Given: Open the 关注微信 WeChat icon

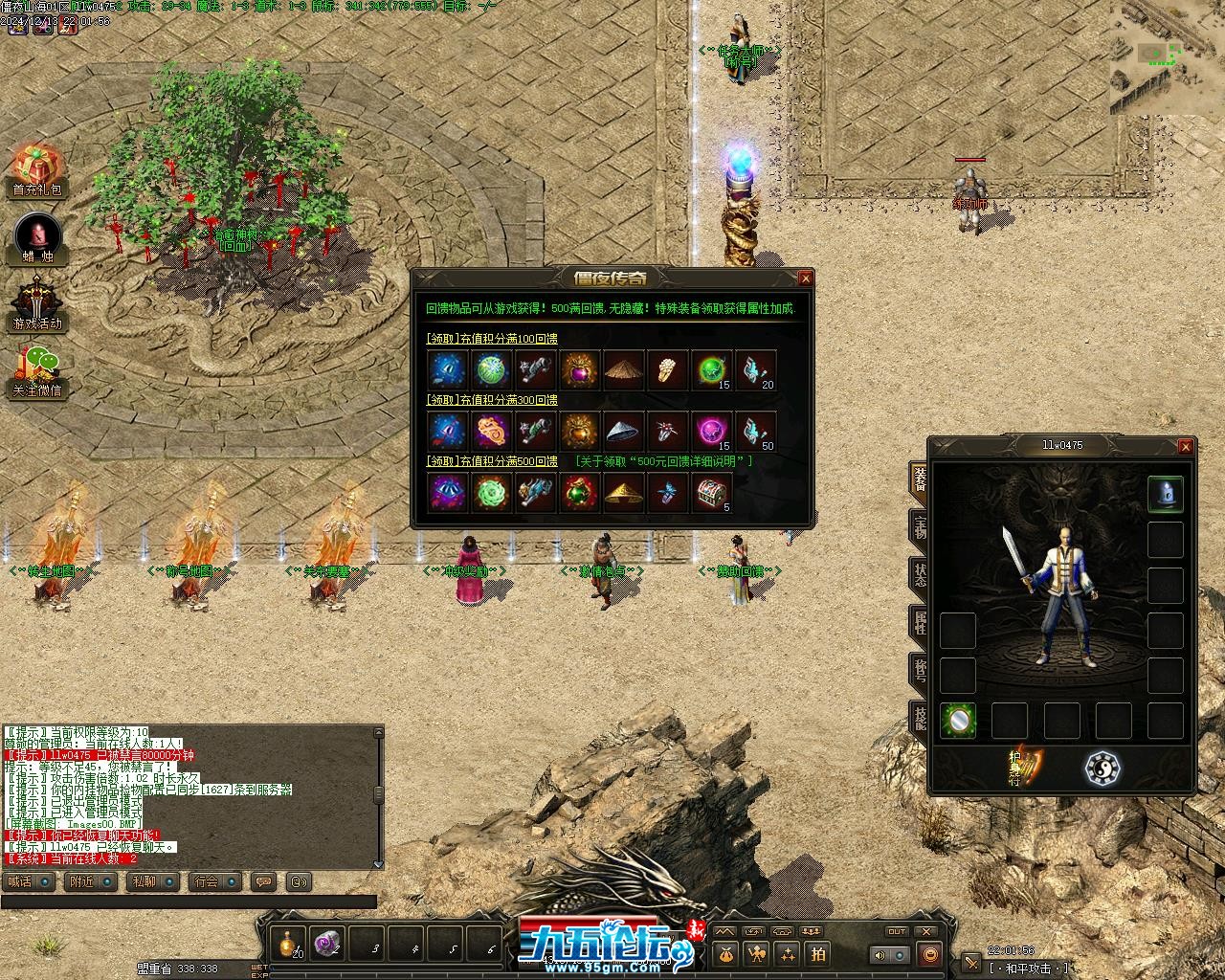Looking at the screenshot, I should 37,371.
